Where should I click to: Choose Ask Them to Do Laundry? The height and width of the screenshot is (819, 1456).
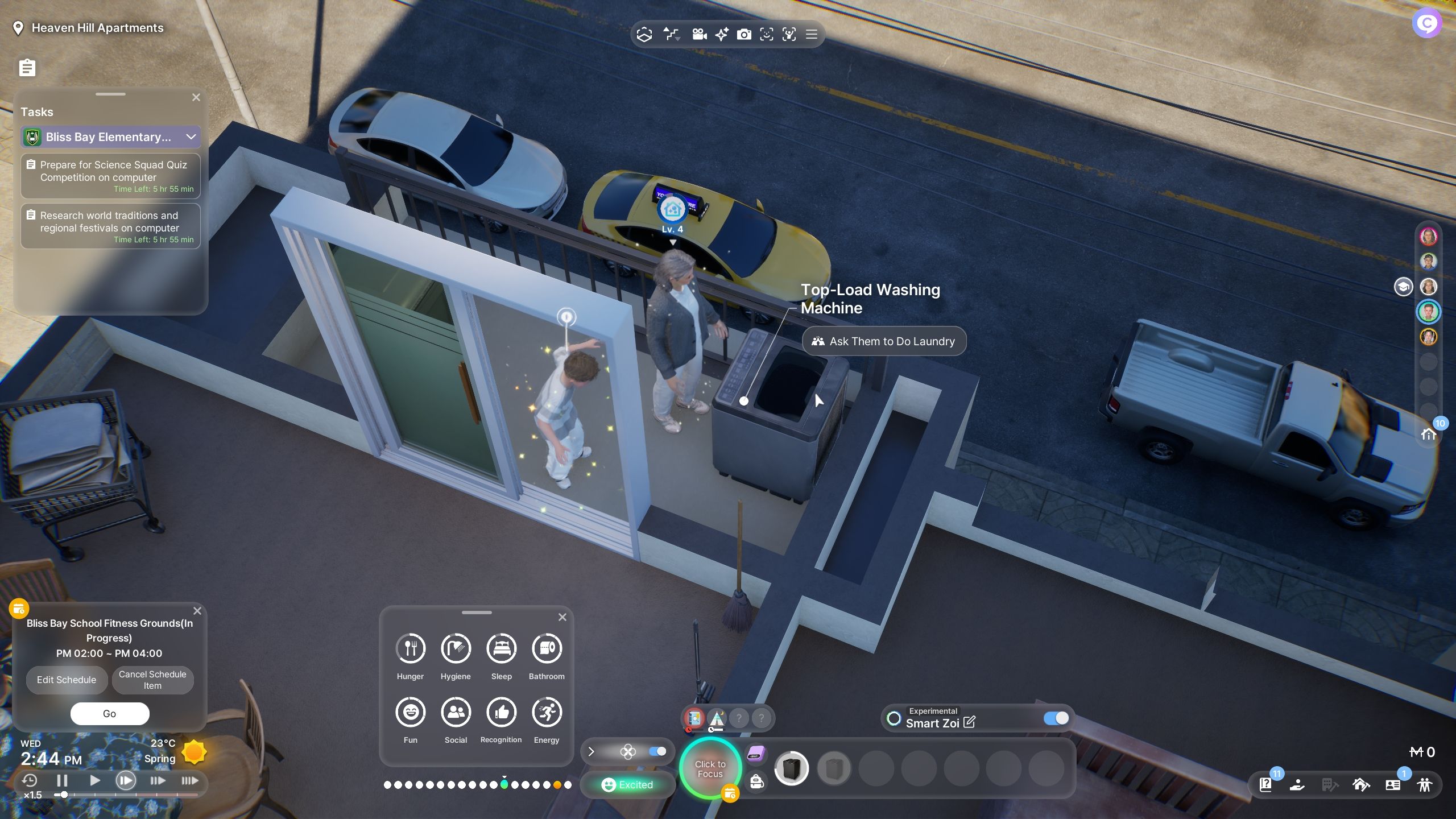pos(884,341)
